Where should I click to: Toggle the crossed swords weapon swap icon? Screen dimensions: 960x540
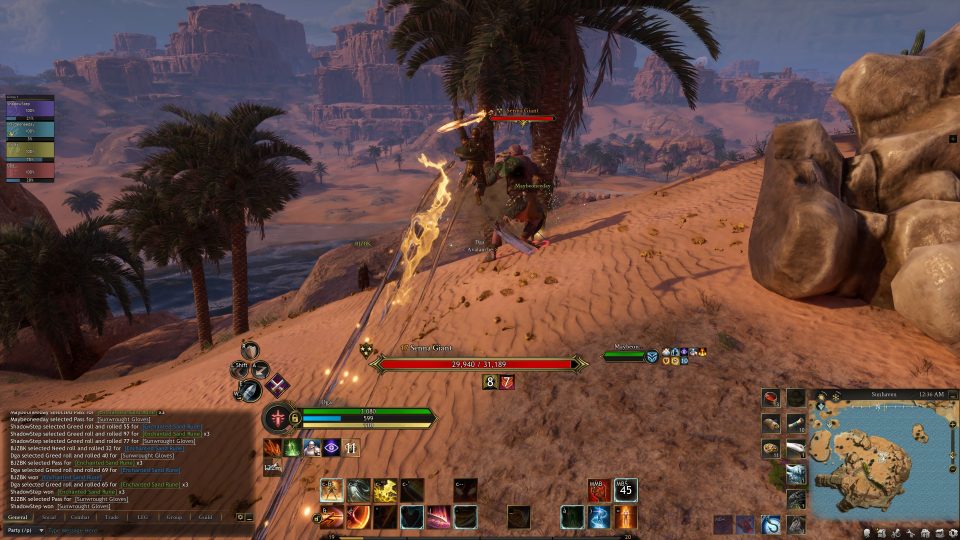click(x=277, y=384)
